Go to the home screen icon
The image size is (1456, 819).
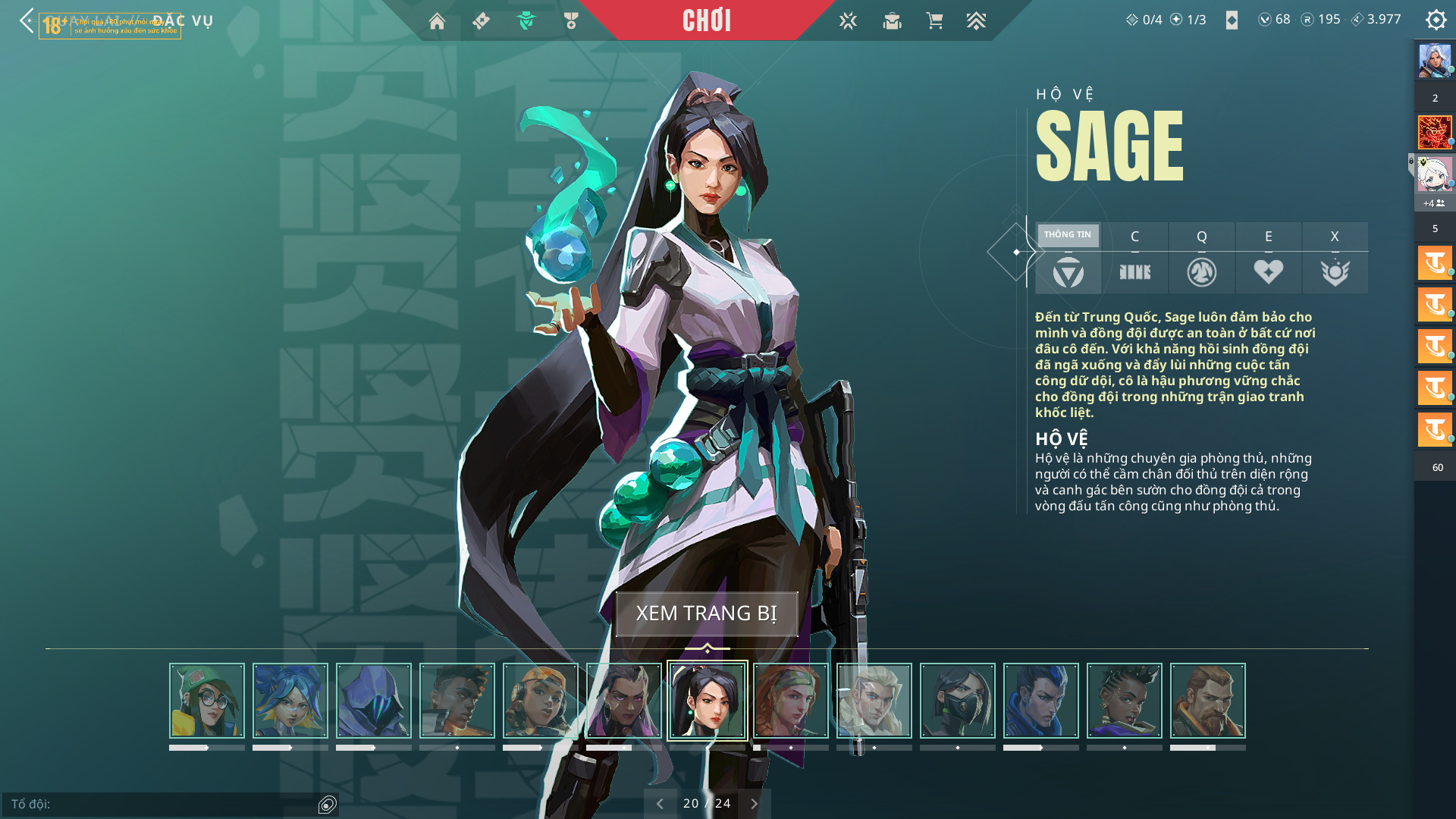pyautogui.click(x=437, y=21)
